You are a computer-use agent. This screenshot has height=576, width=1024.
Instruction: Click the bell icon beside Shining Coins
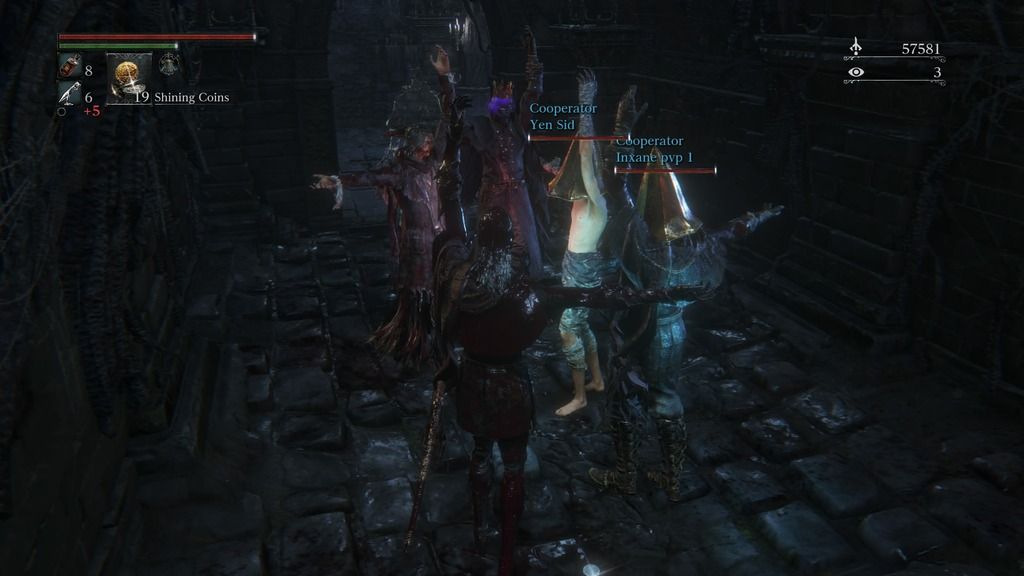point(169,65)
